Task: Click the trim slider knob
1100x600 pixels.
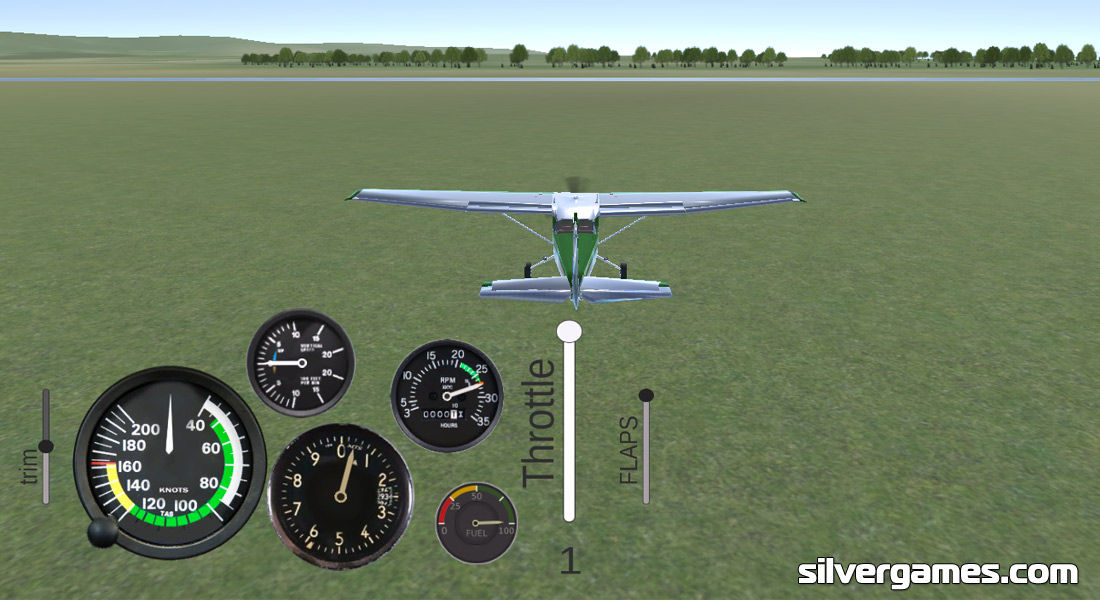Action: pos(45,446)
